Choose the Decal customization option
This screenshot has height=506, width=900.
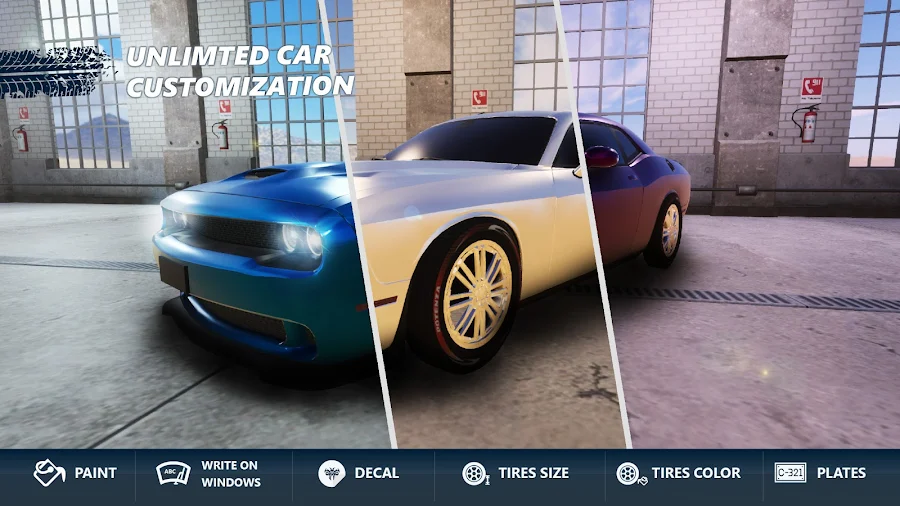[x=359, y=473]
